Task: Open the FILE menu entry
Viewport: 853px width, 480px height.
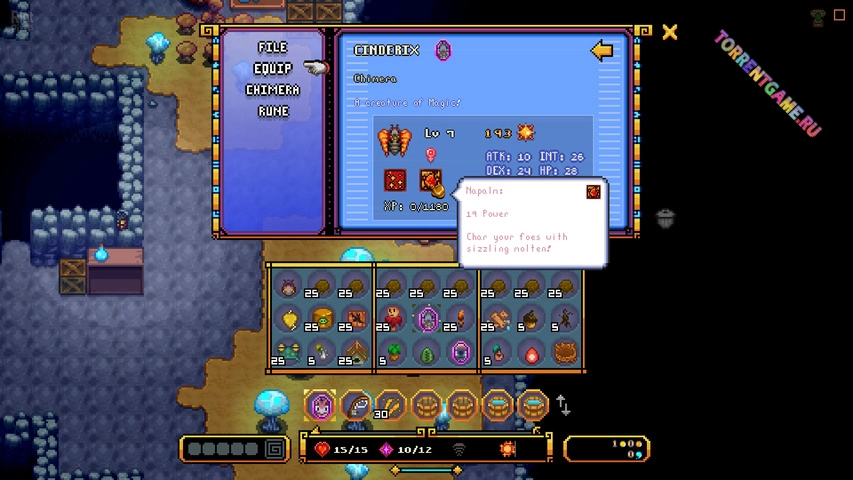Action: [x=272, y=47]
